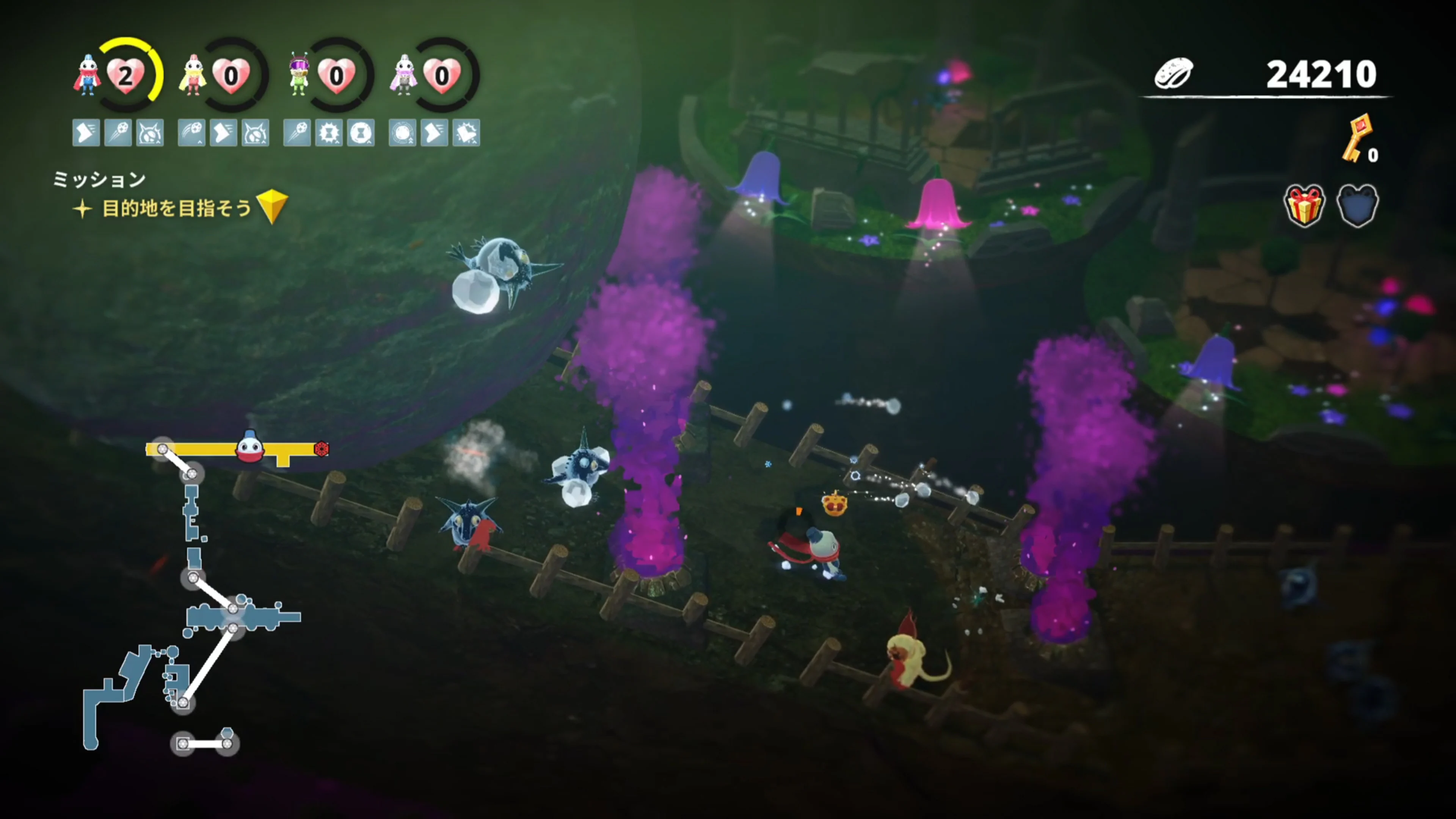
Task: Click the spiked burst skill icon of player three
Action: click(x=329, y=133)
